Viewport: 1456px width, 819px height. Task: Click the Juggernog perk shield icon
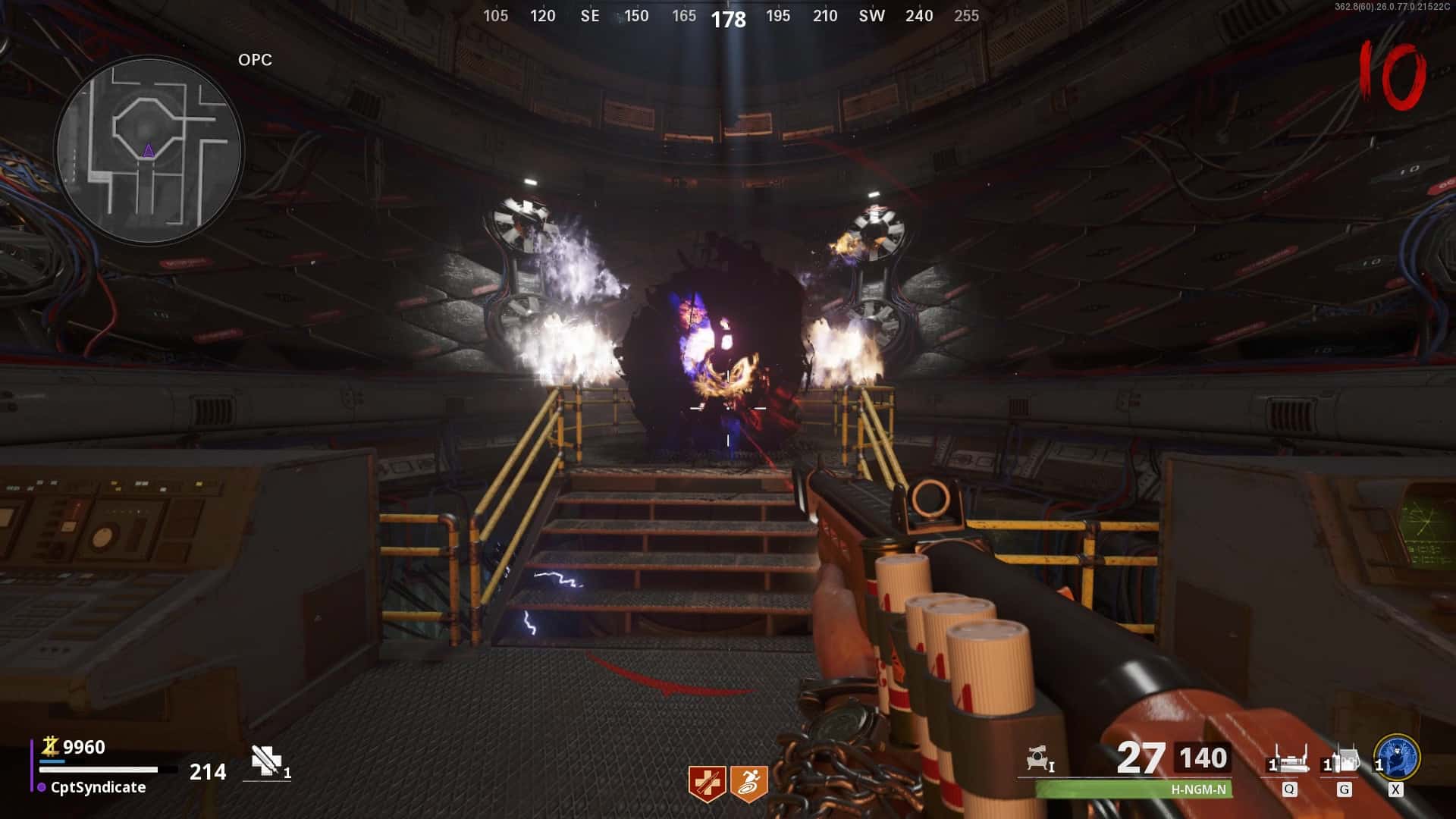click(705, 783)
